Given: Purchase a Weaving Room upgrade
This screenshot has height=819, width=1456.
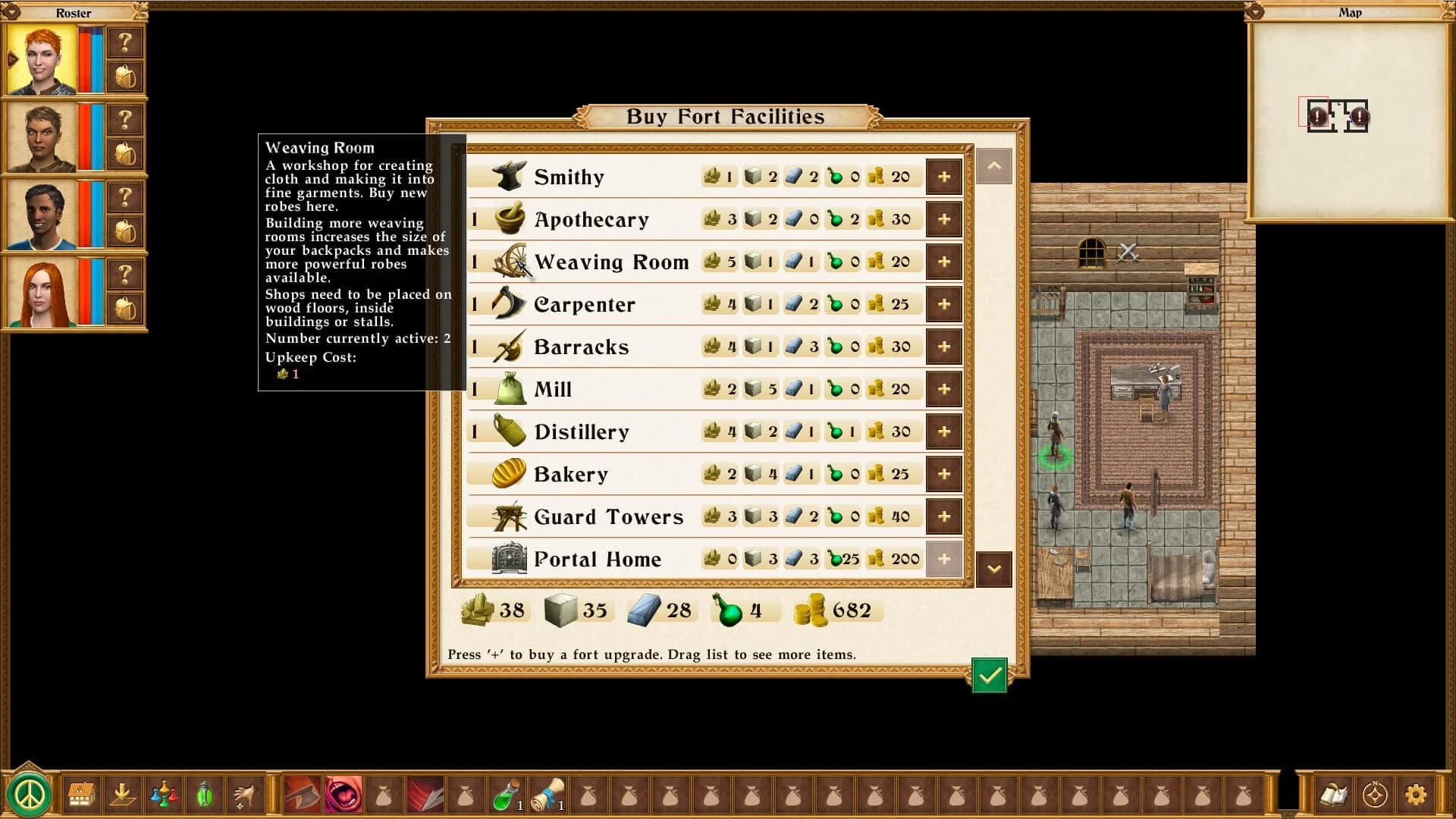Looking at the screenshot, I should (x=943, y=261).
